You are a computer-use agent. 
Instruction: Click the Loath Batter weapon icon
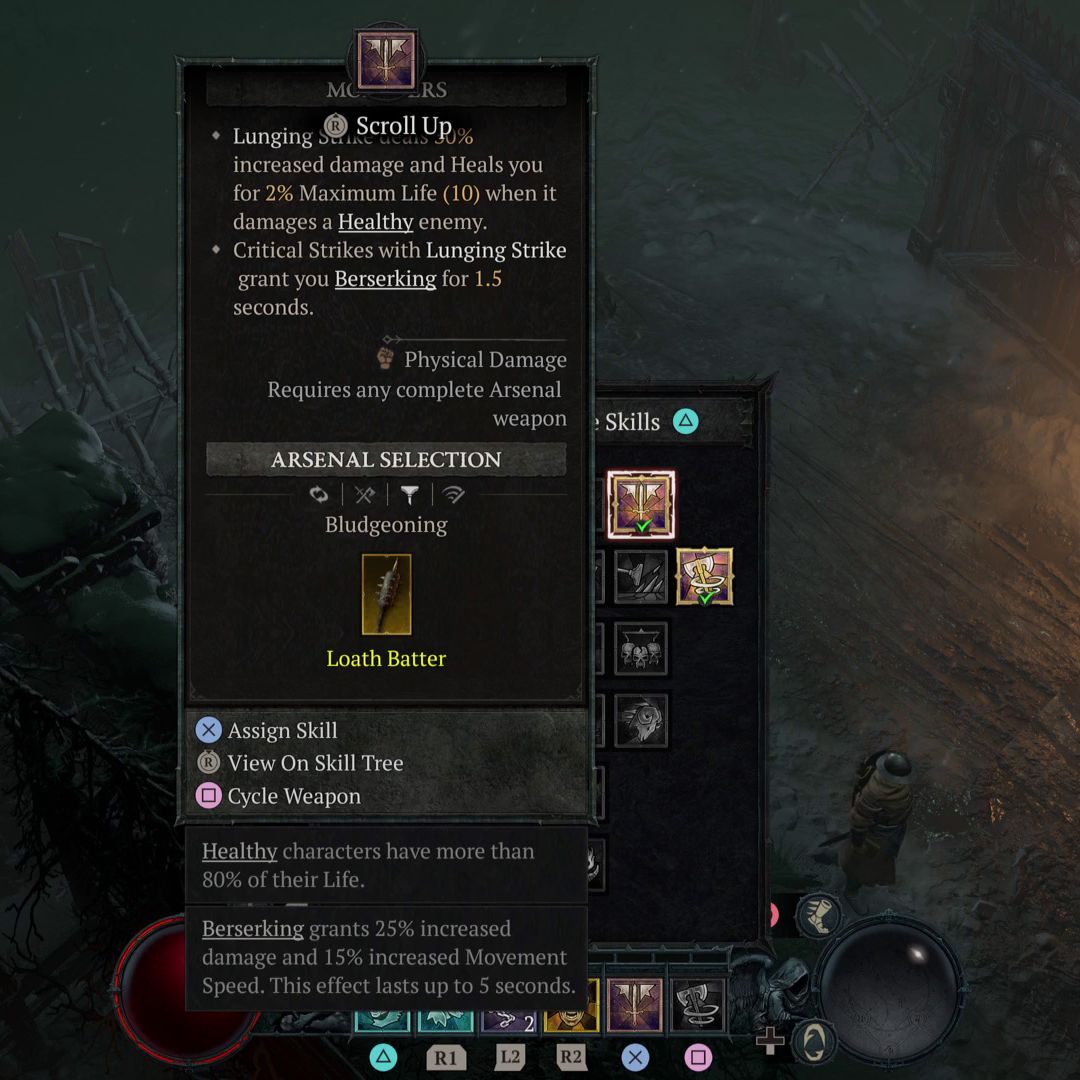coord(386,595)
